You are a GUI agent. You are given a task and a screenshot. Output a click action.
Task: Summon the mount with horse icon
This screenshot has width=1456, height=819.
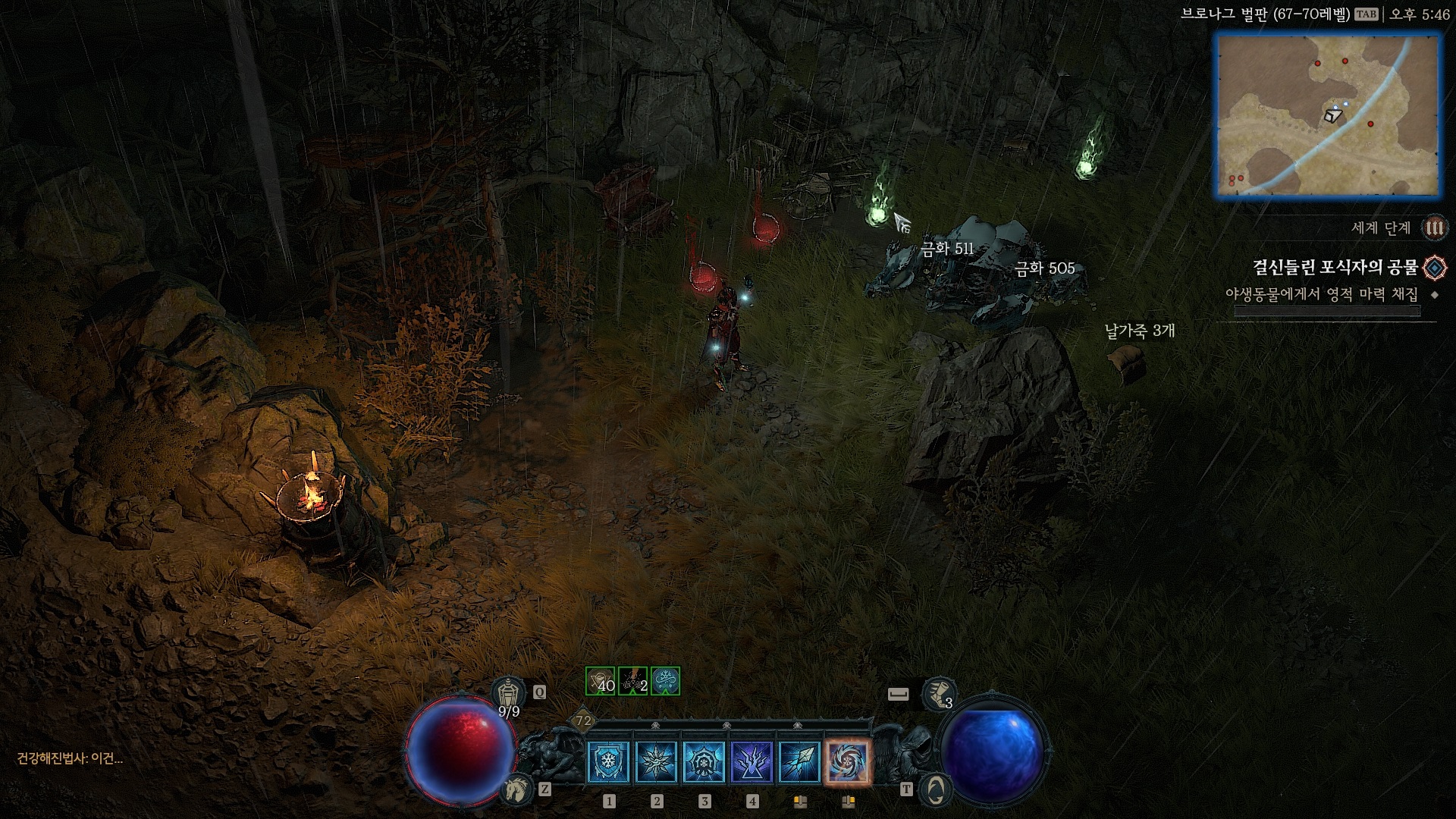(516, 790)
